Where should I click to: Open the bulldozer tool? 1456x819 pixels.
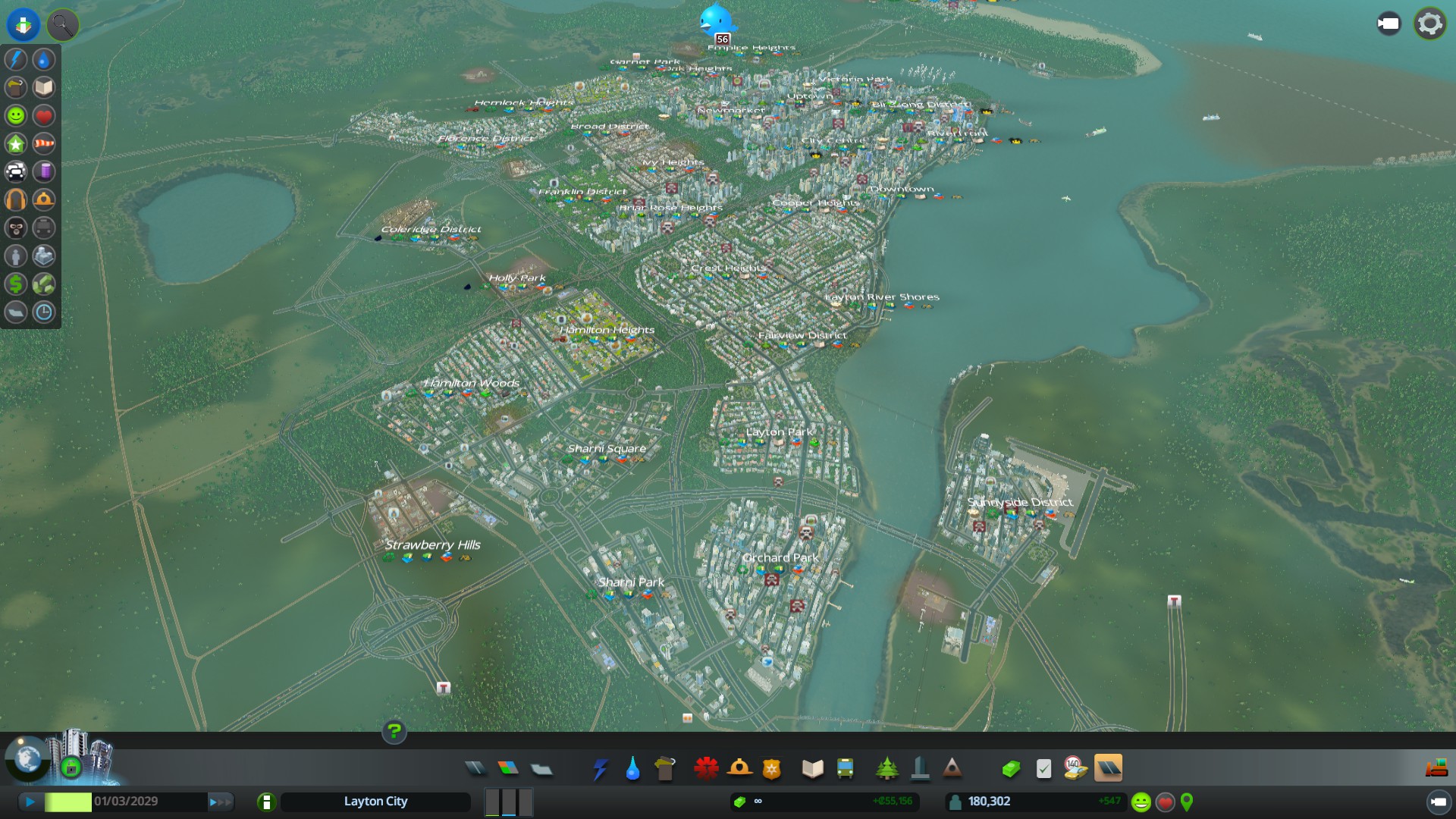(1436, 769)
